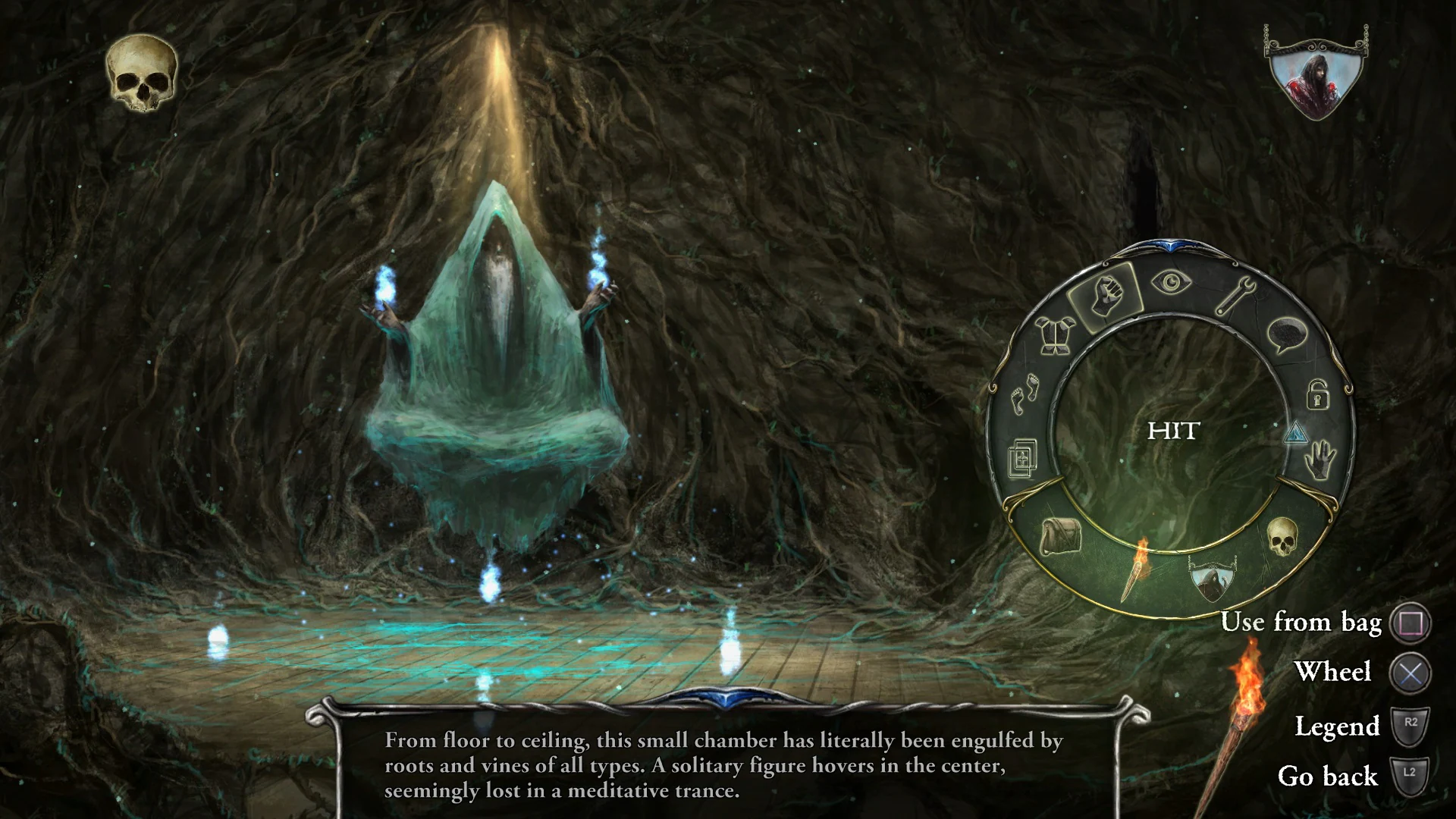Select the hooded character shield on the wheel
The height and width of the screenshot is (819, 1456).
pos(1211,580)
